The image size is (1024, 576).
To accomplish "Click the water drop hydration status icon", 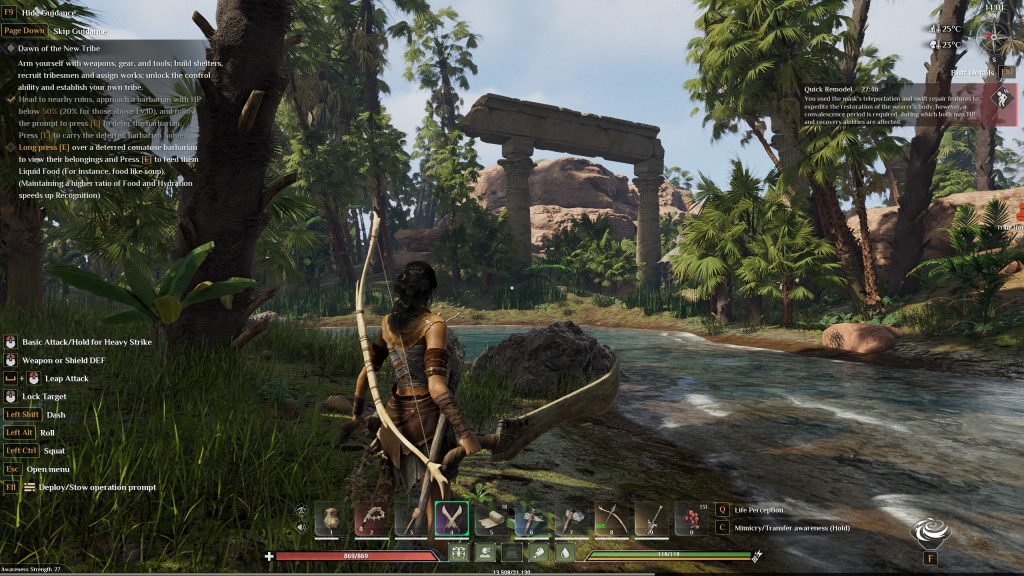I will (x=563, y=552).
